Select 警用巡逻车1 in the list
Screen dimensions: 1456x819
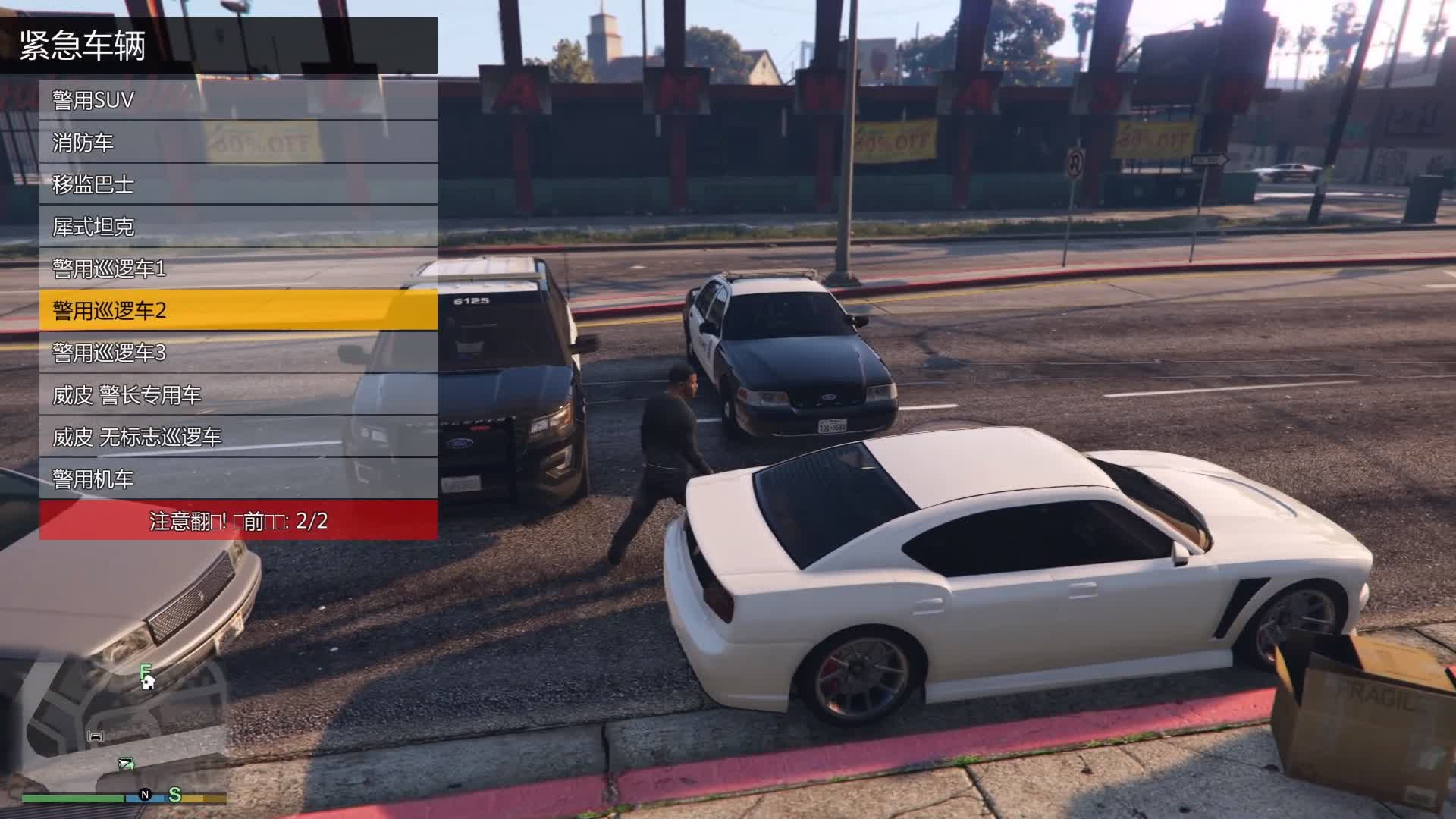(x=238, y=268)
